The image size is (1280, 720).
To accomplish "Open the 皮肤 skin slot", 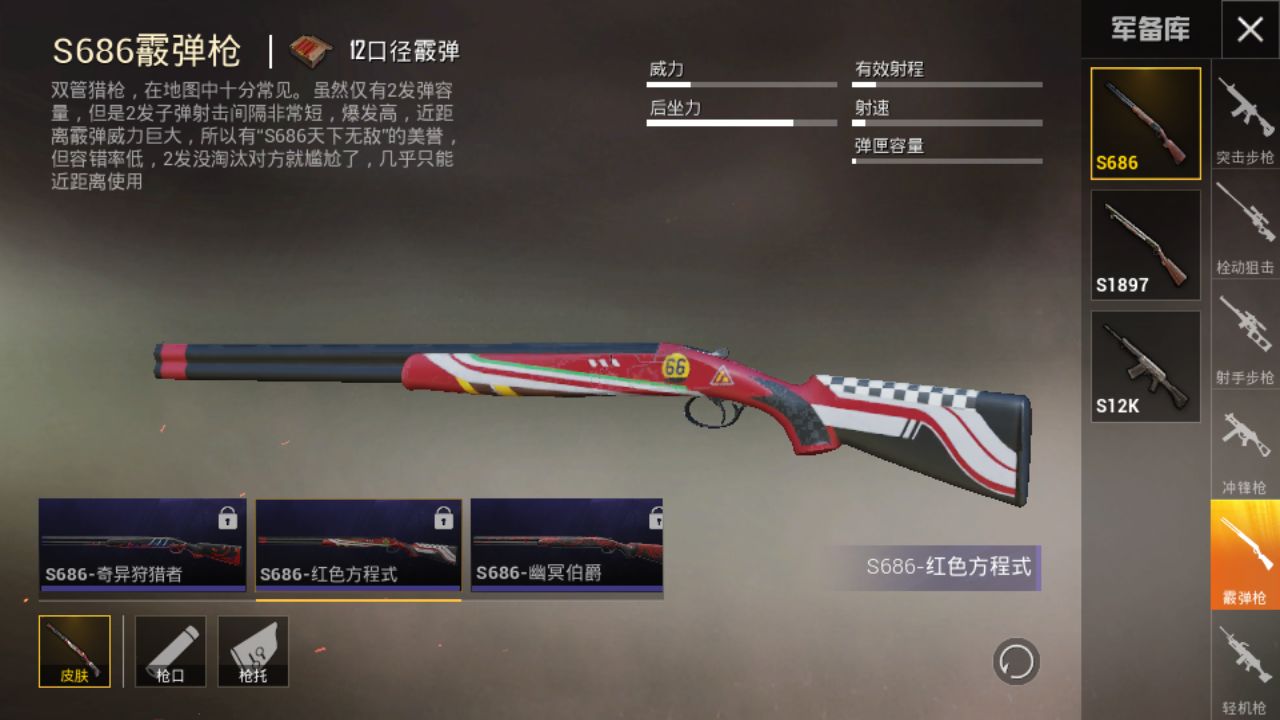I will 75,651.
